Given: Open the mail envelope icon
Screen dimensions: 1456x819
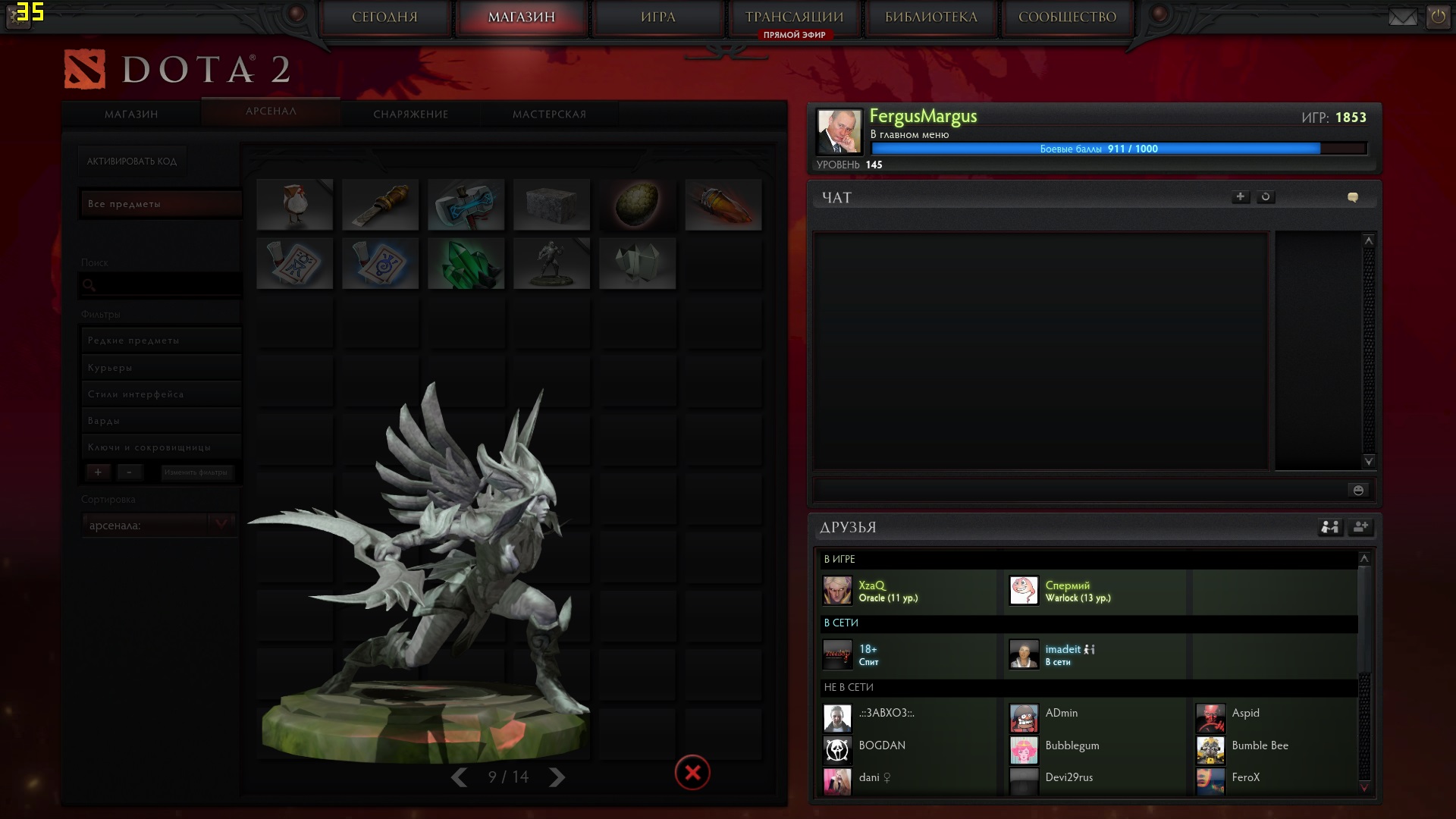Looking at the screenshot, I should tap(1402, 17).
